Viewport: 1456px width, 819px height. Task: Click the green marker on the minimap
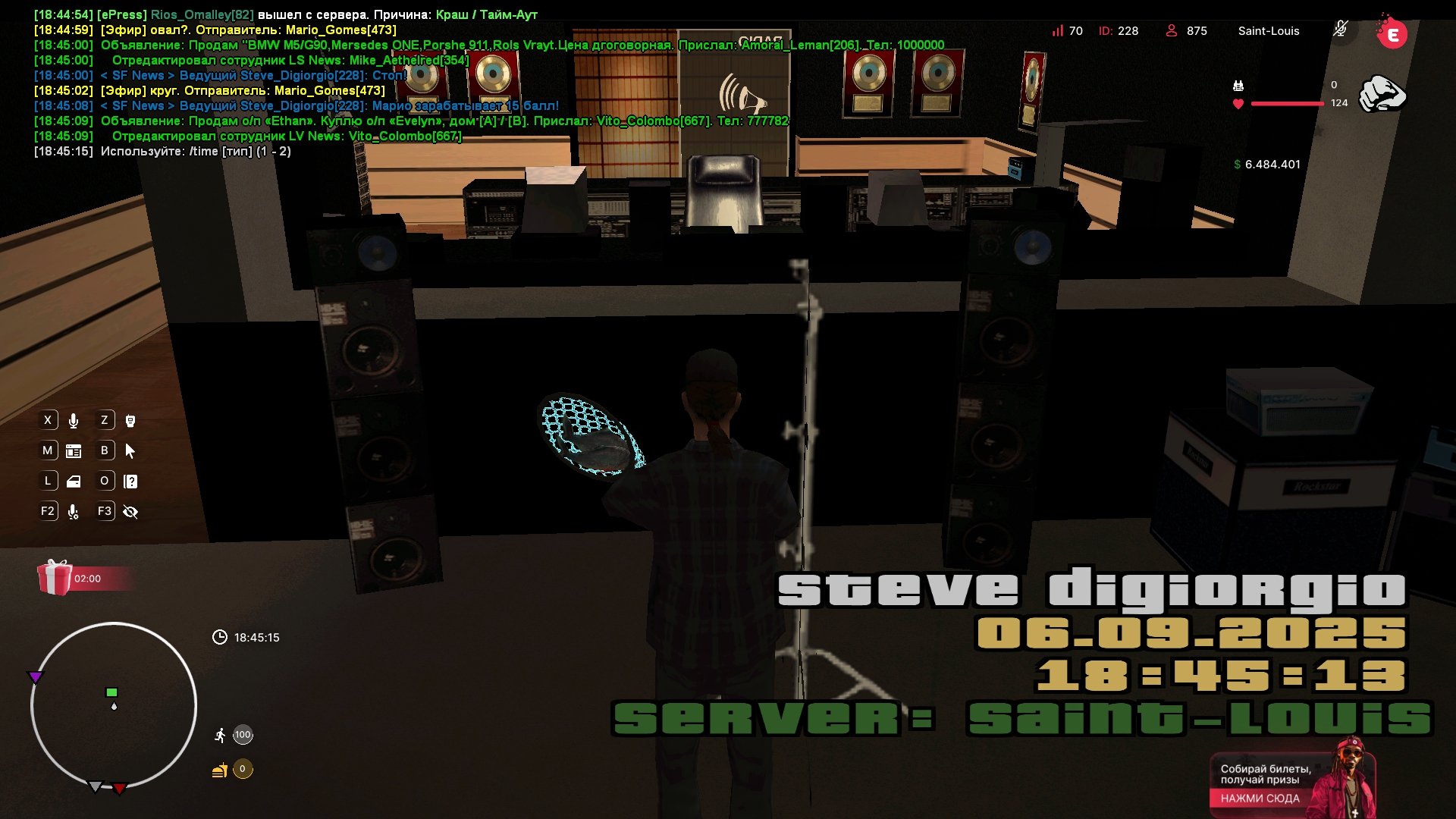[x=111, y=692]
